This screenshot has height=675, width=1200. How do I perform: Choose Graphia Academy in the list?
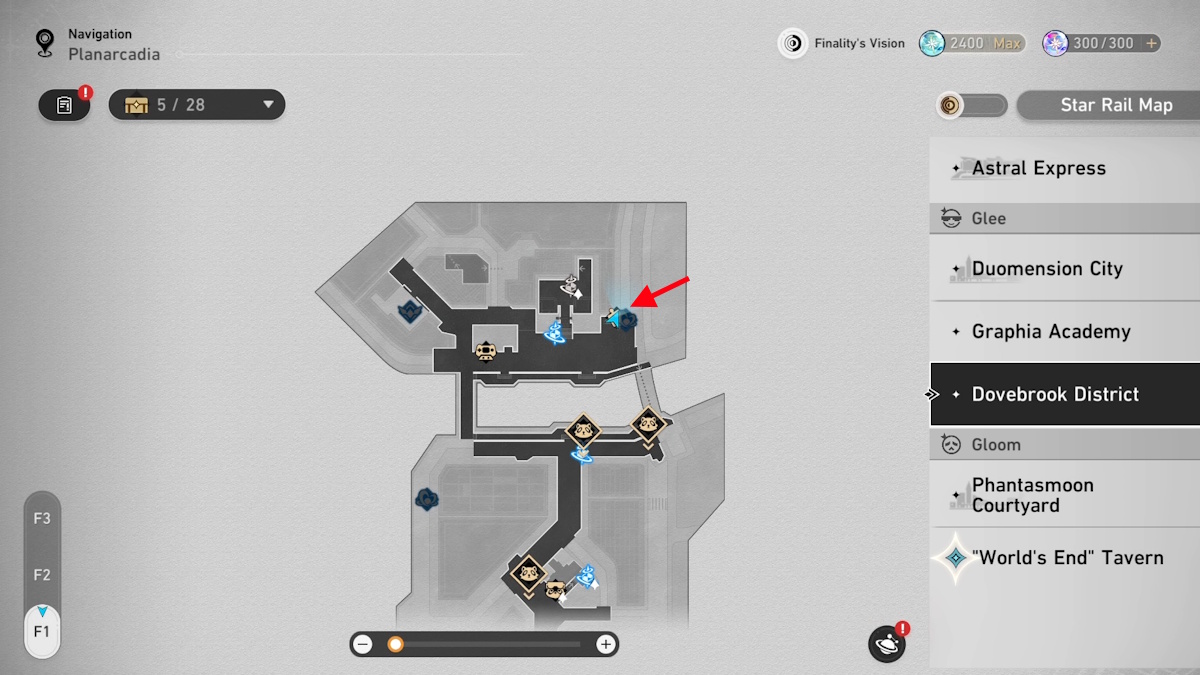point(1064,332)
